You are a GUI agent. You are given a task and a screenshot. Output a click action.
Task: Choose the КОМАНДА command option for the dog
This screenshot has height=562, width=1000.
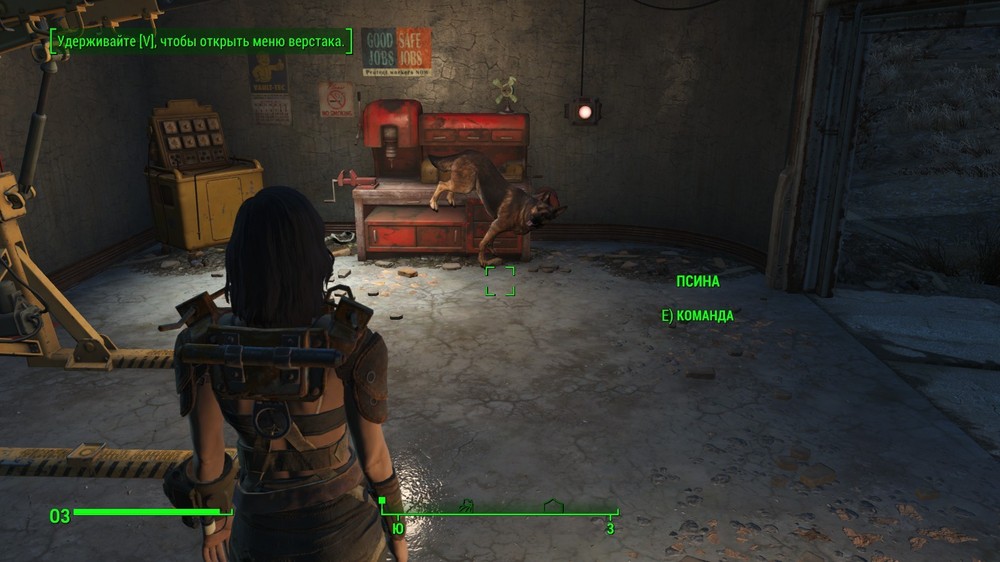tap(698, 316)
